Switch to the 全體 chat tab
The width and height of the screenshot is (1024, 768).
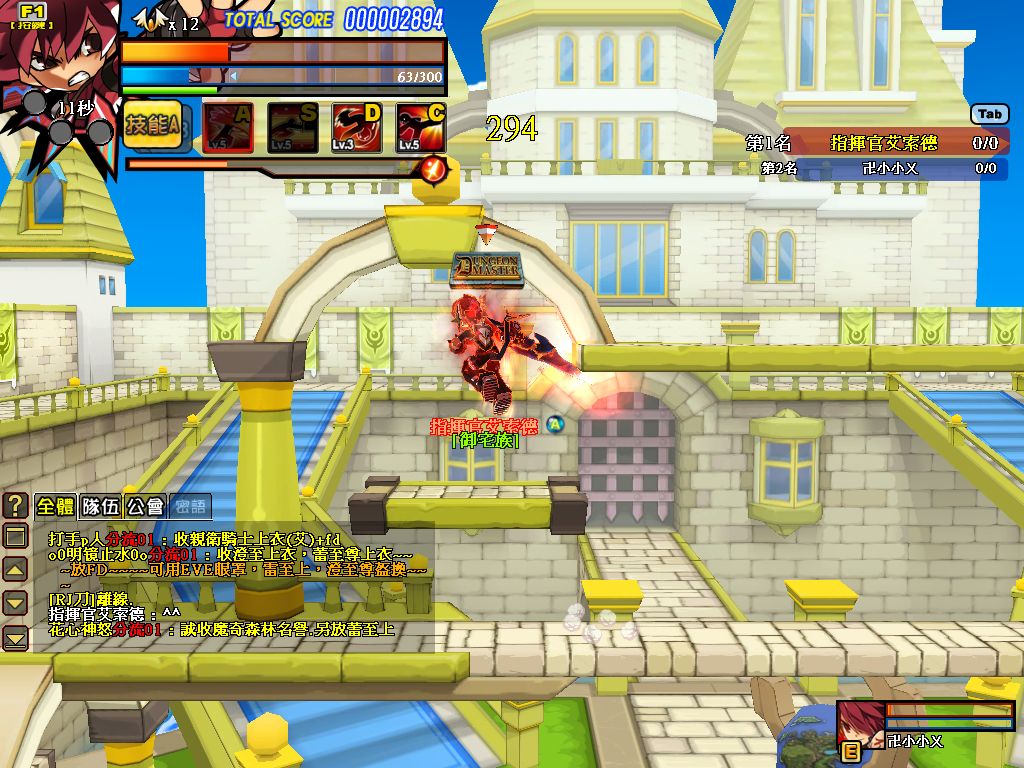pos(55,505)
